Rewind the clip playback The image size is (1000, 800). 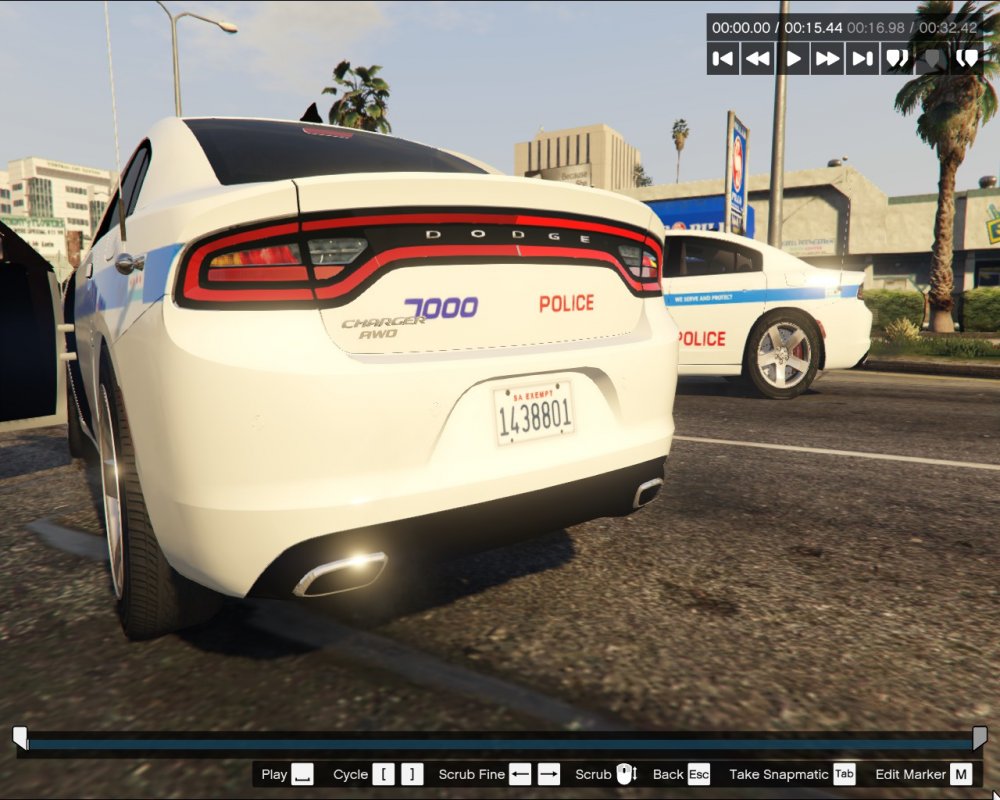[x=758, y=59]
